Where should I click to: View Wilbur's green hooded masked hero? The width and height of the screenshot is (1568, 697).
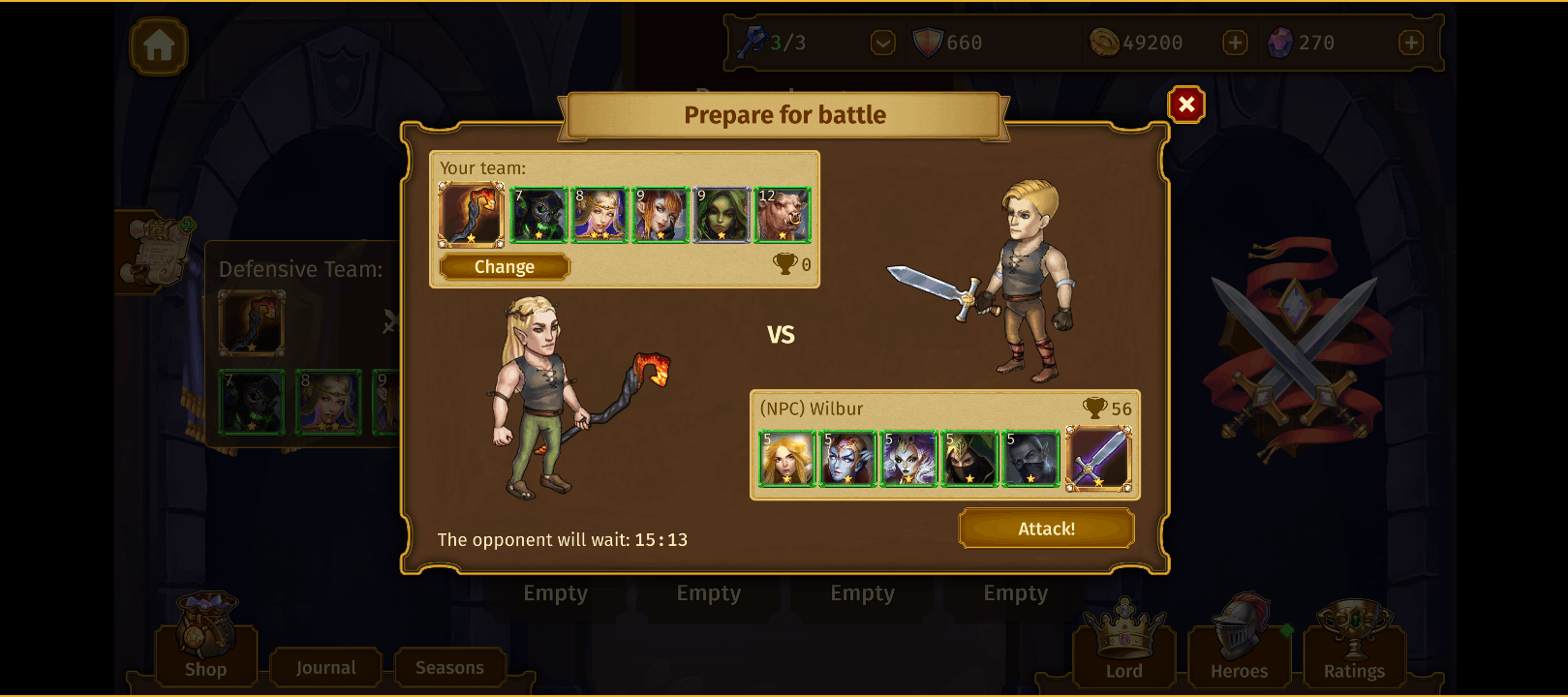[970, 459]
